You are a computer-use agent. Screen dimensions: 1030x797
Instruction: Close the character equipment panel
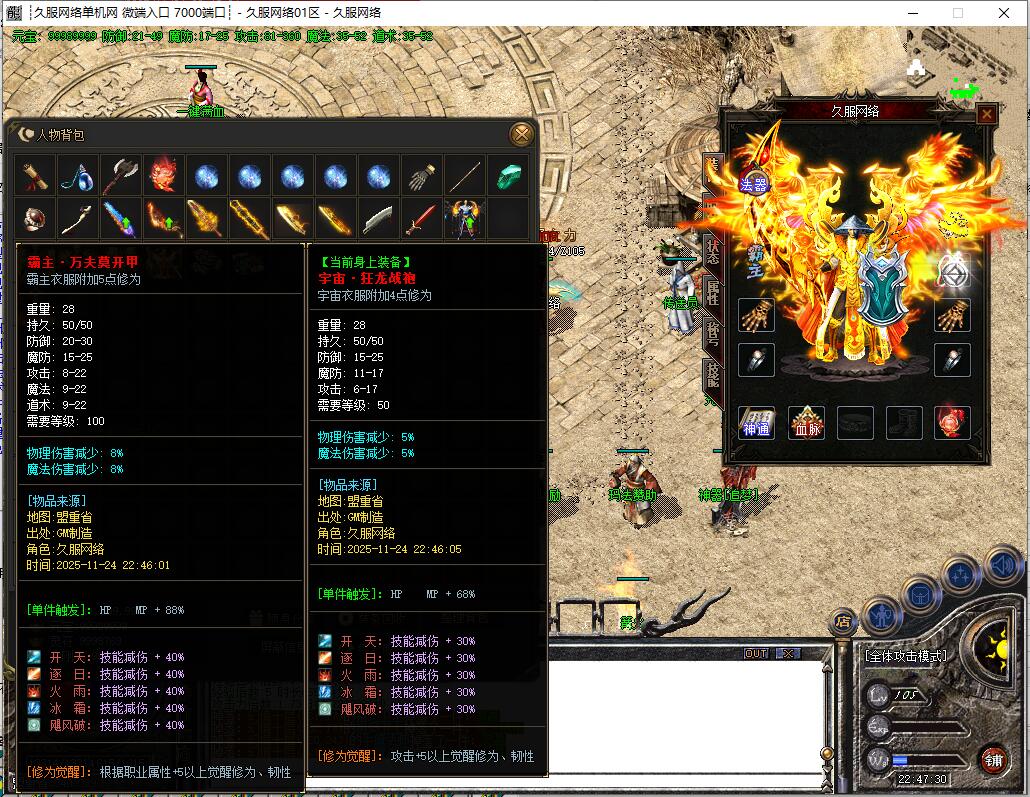(x=986, y=114)
